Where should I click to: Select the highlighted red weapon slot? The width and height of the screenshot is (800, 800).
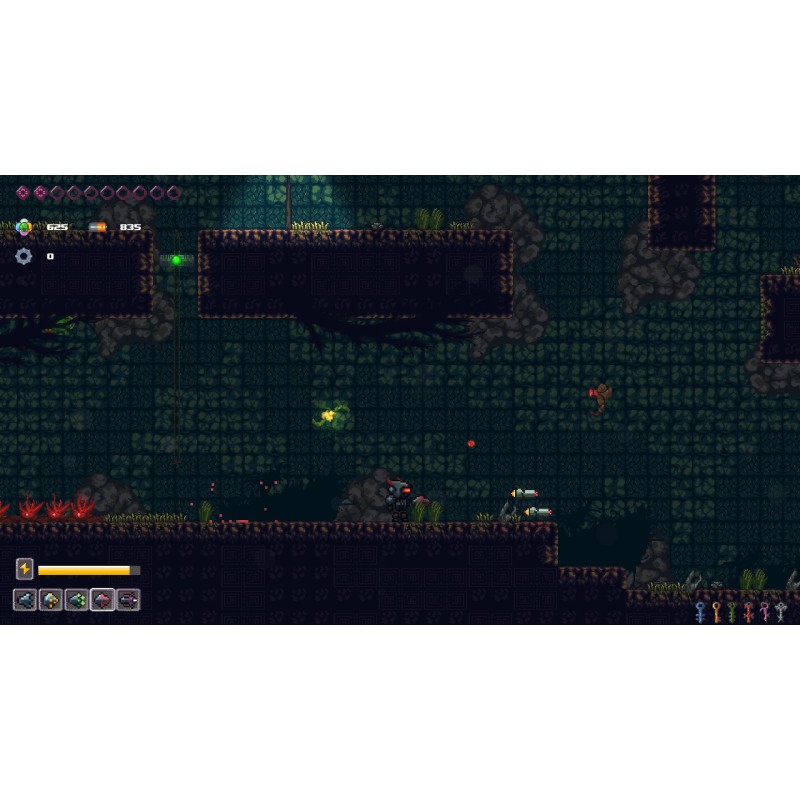click(x=102, y=600)
